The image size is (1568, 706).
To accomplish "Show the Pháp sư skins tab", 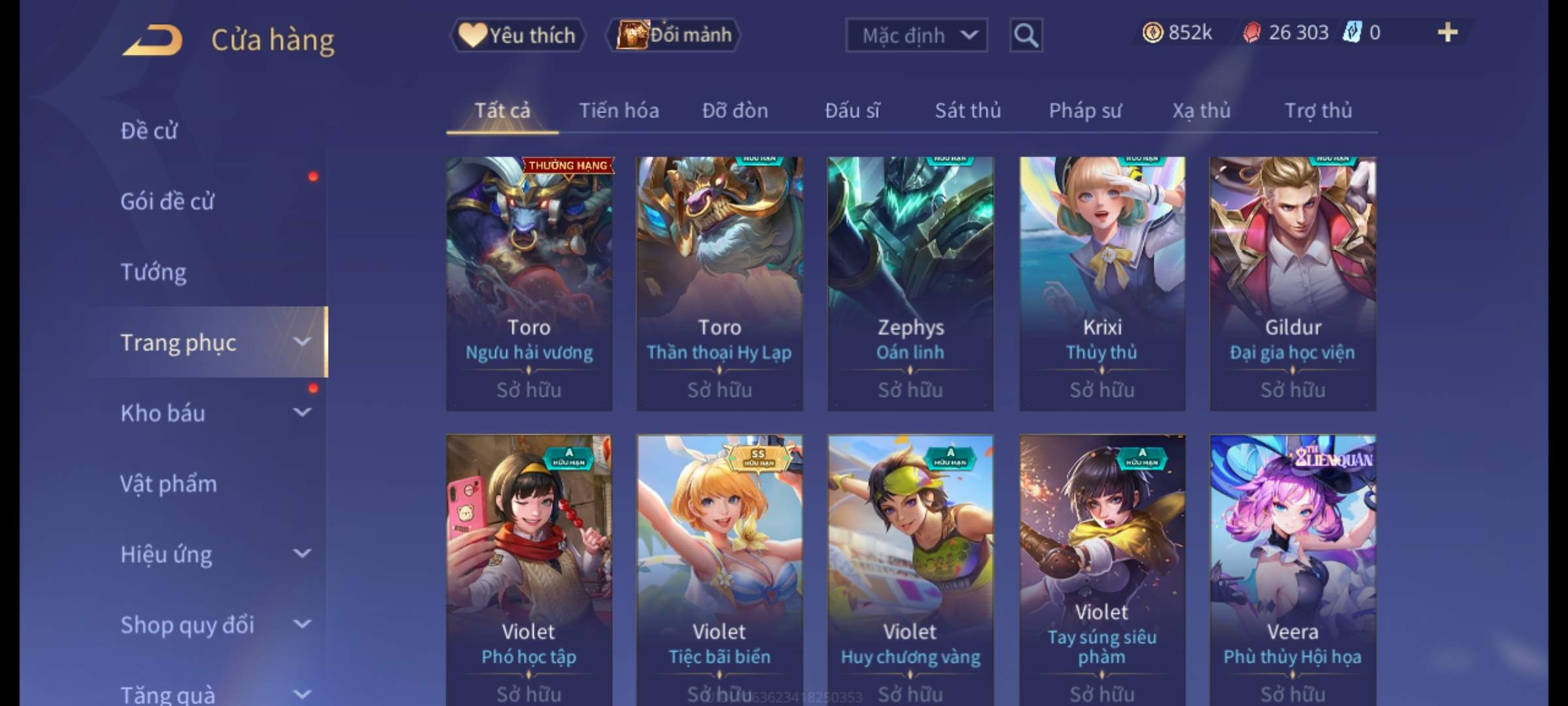I will [x=1085, y=111].
